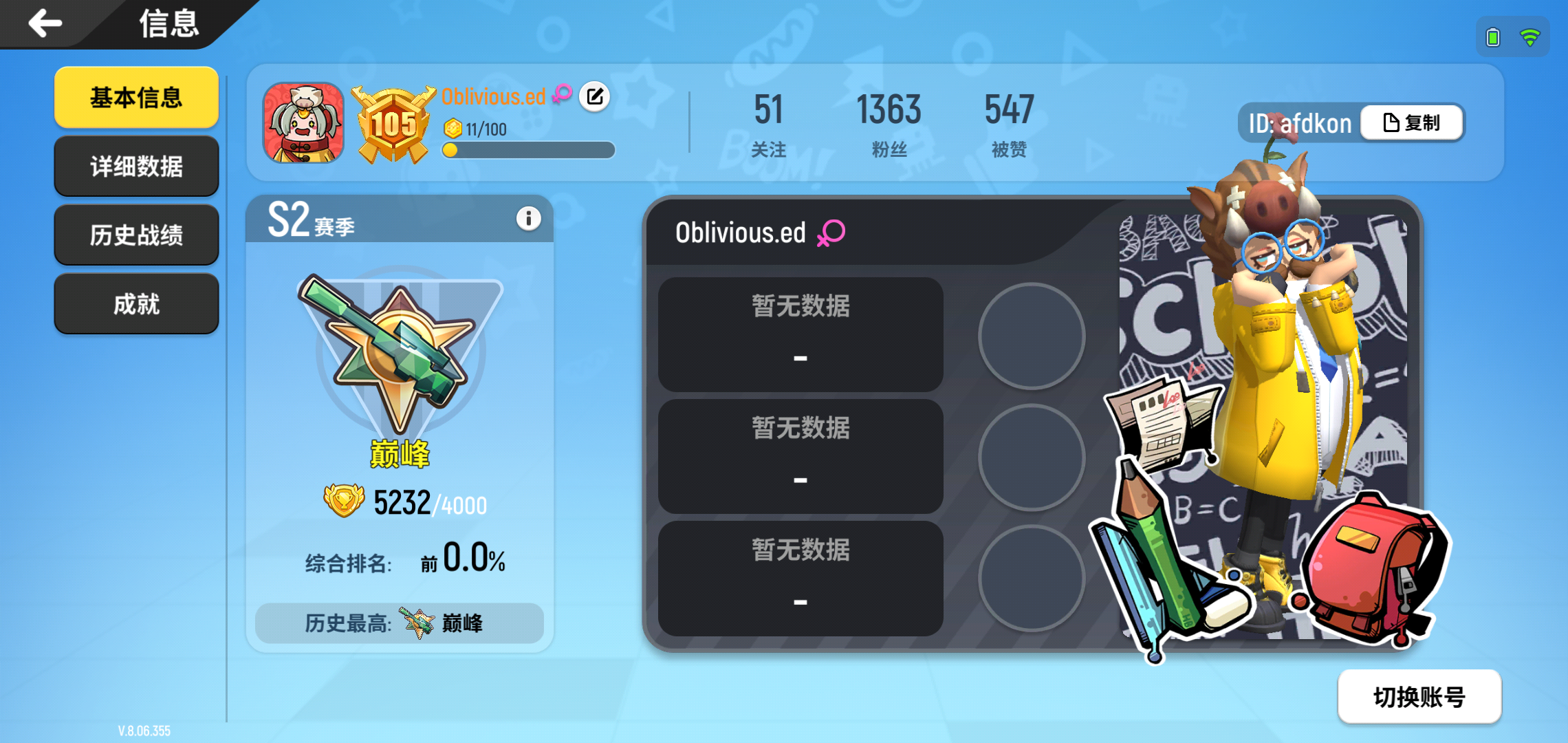The height and width of the screenshot is (743, 1568).
Task: Select the 成就 tab
Action: (135, 303)
